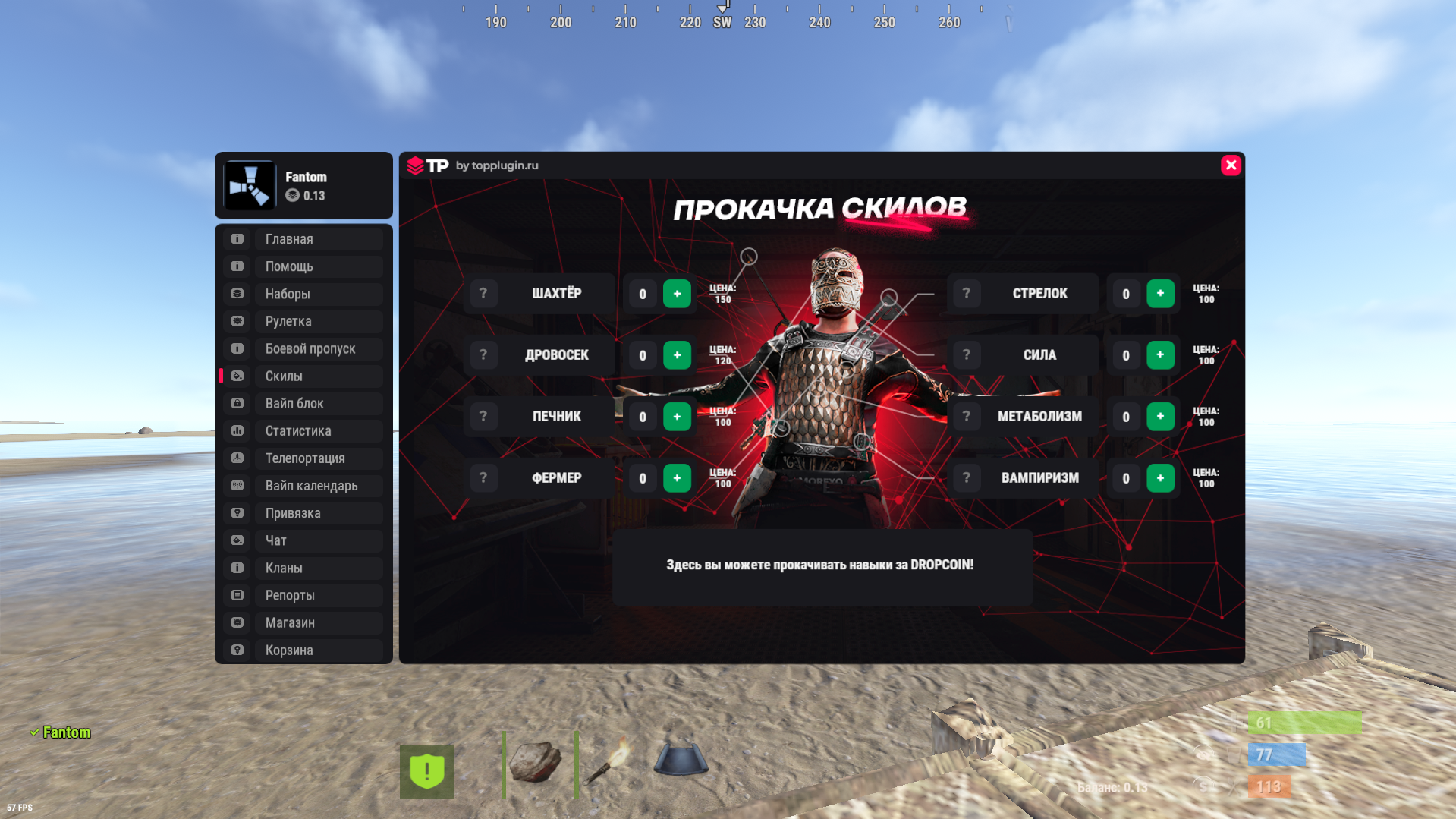1456x819 pixels.
Task: Open the Статистика panel via its chart icon
Action: [x=237, y=430]
